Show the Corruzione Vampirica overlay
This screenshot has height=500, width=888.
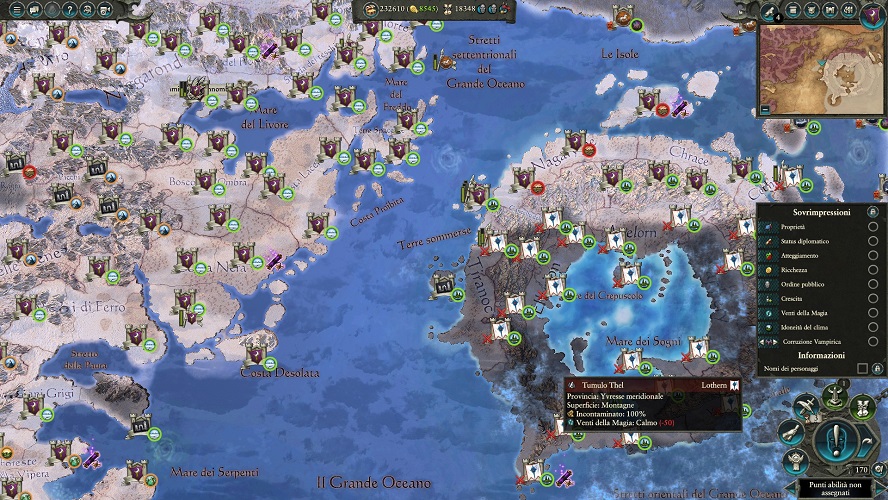pos(873,341)
